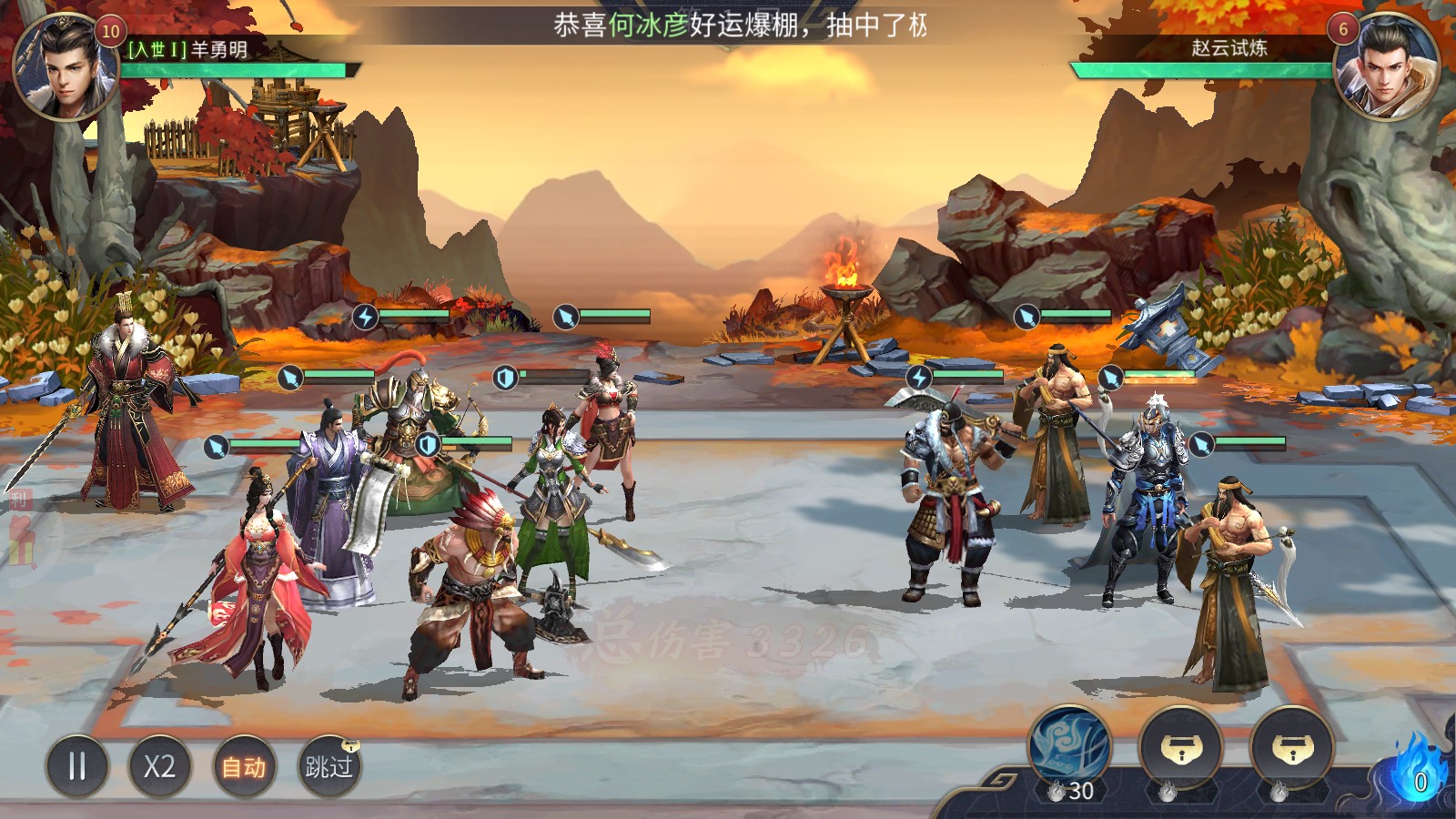Skip the battle with 跳过
This screenshot has height=819, width=1456.
pos(329,766)
